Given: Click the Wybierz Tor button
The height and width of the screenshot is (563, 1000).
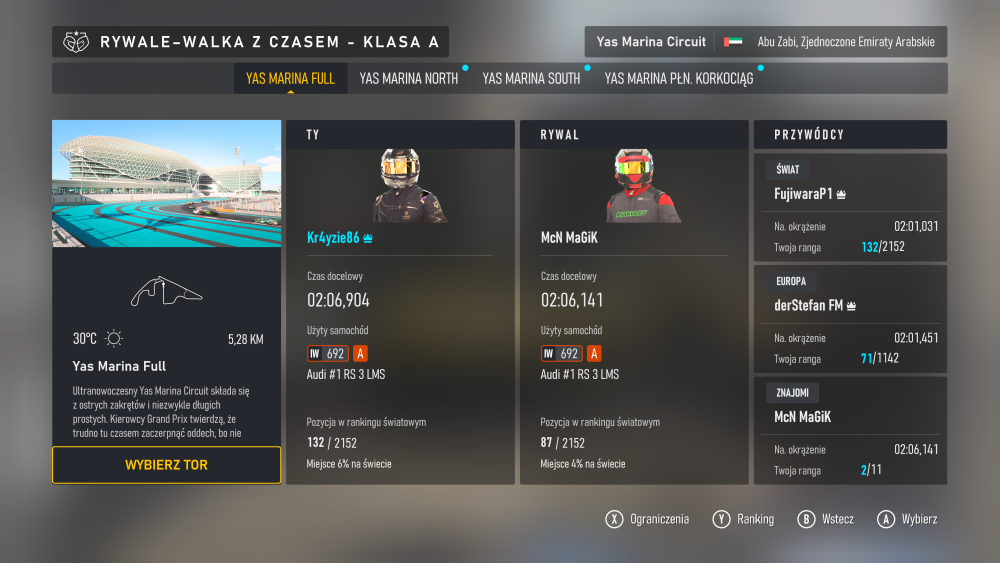Looking at the screenshot, I should (166, 465).
